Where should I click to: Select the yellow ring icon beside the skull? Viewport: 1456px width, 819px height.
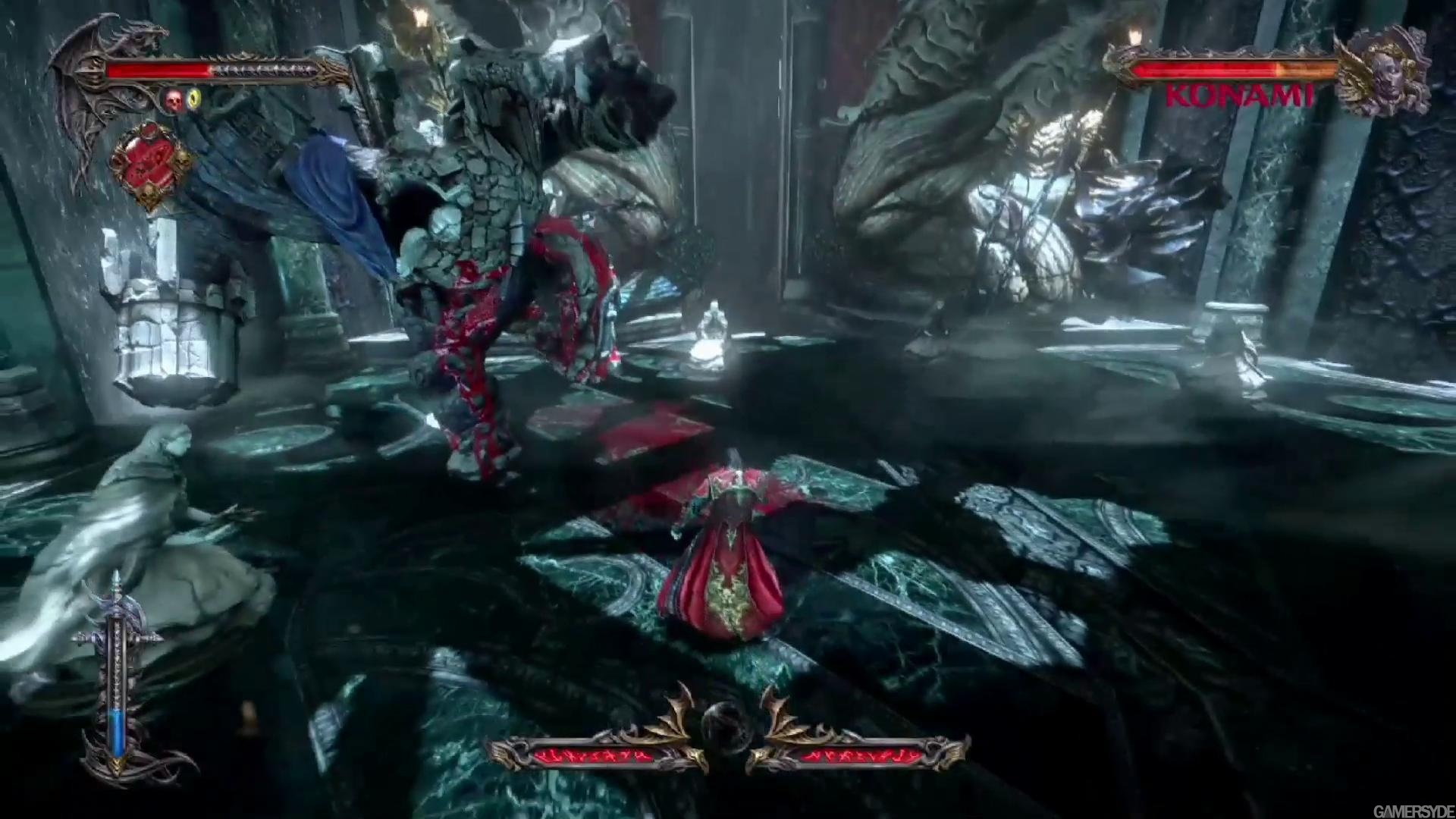[x=195, y=99]
